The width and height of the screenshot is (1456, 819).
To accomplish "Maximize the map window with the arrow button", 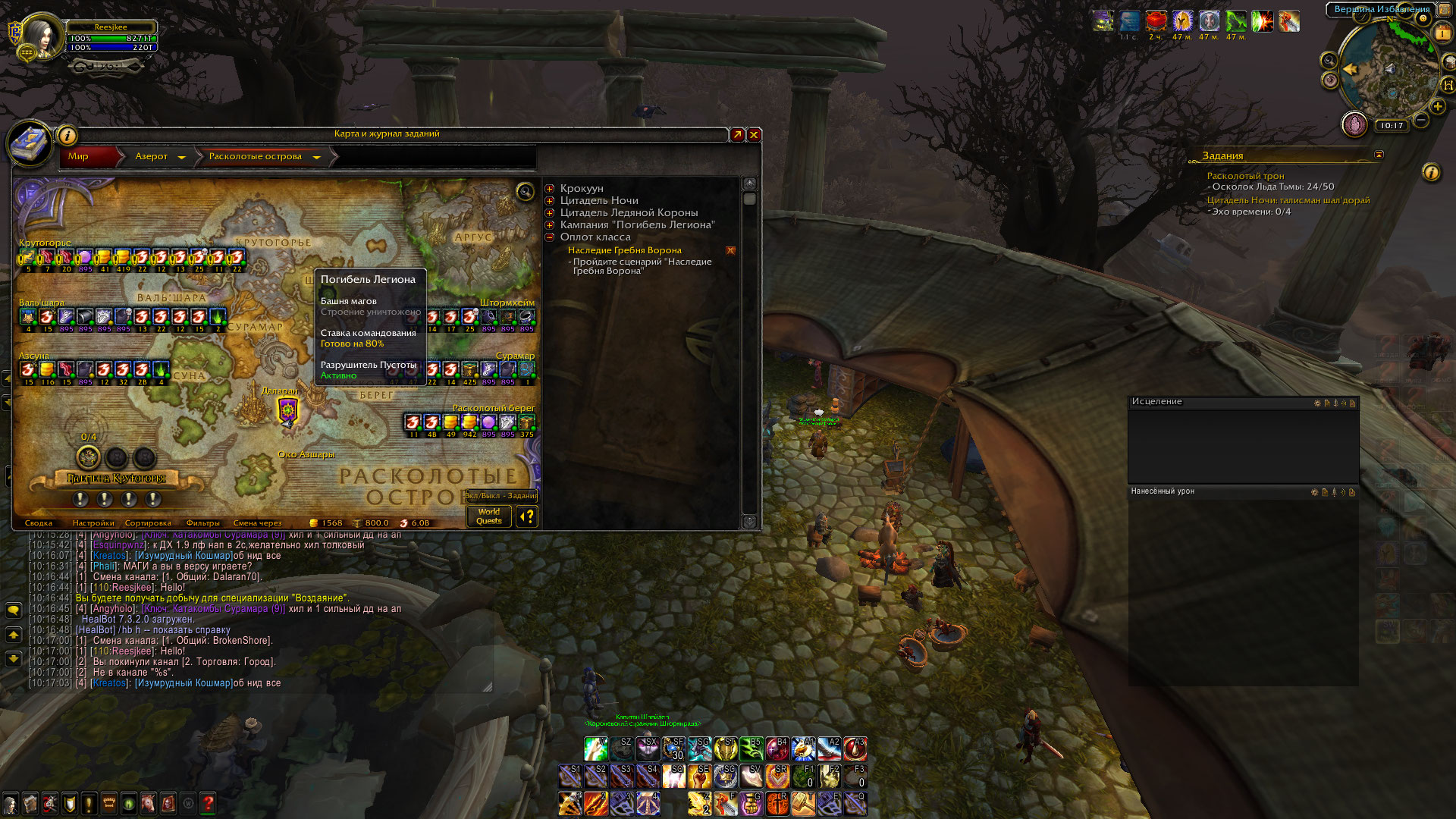I will (737, 135).
